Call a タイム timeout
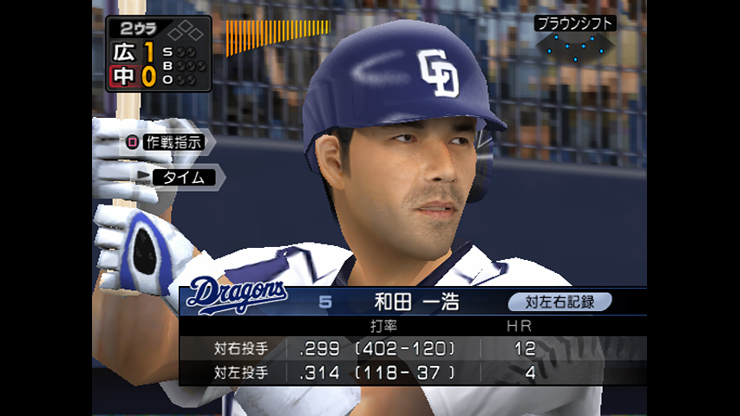740x416 pixels. pyautogui.click(x=182, y=177)
